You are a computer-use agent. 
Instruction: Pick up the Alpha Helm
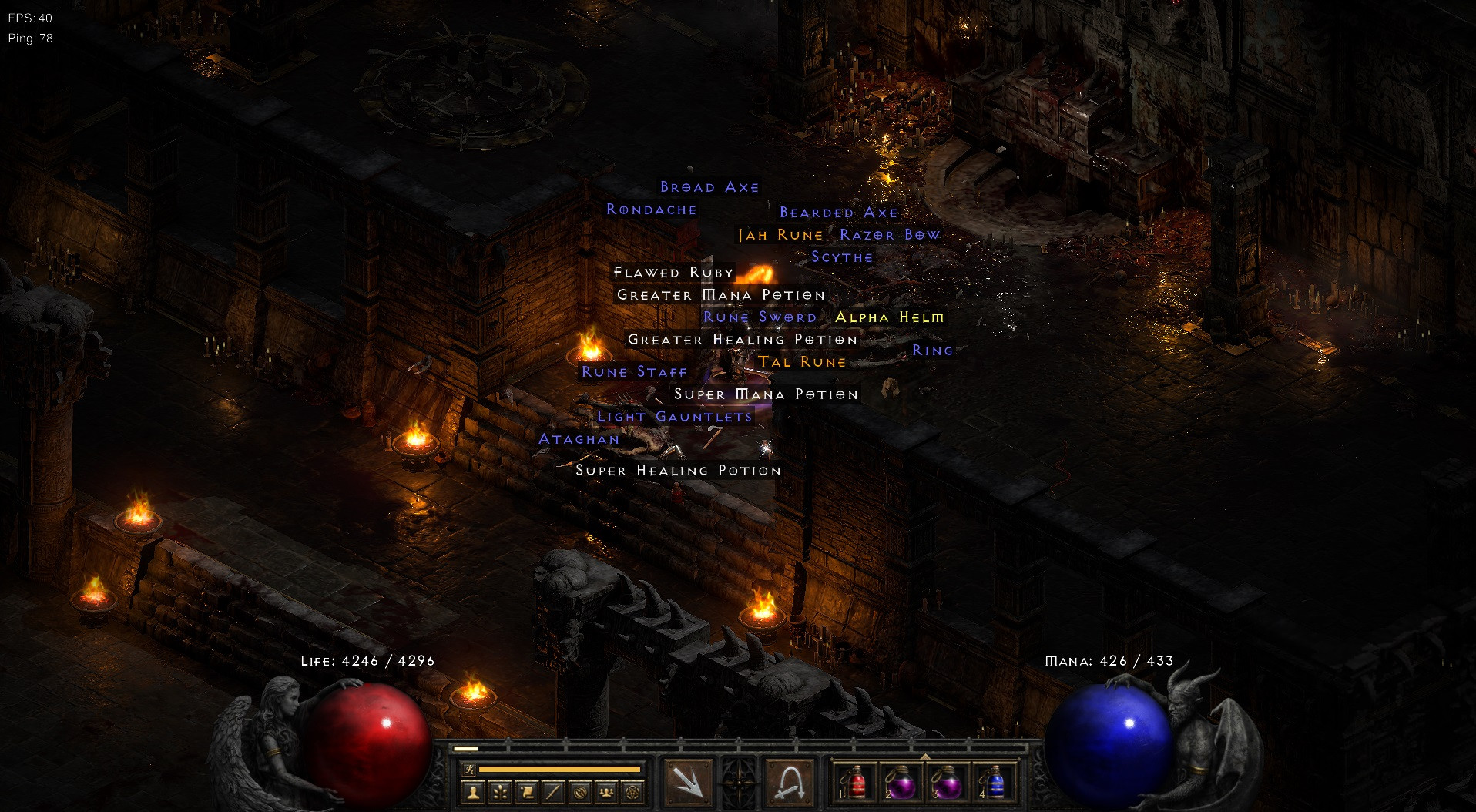pyautogui.click(x=889, y=317)
